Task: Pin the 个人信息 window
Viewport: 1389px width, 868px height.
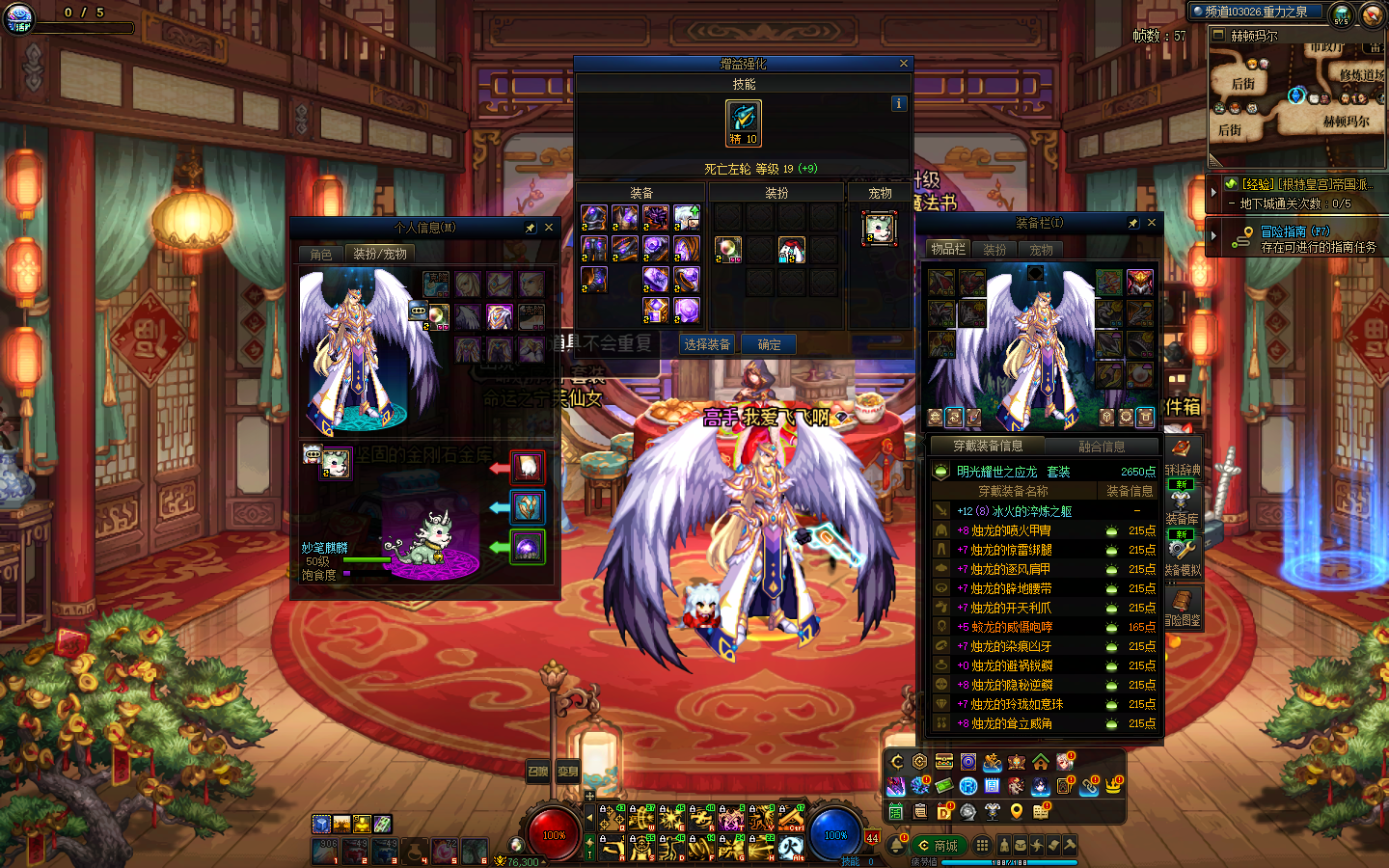Action: (x=530, y=228)
